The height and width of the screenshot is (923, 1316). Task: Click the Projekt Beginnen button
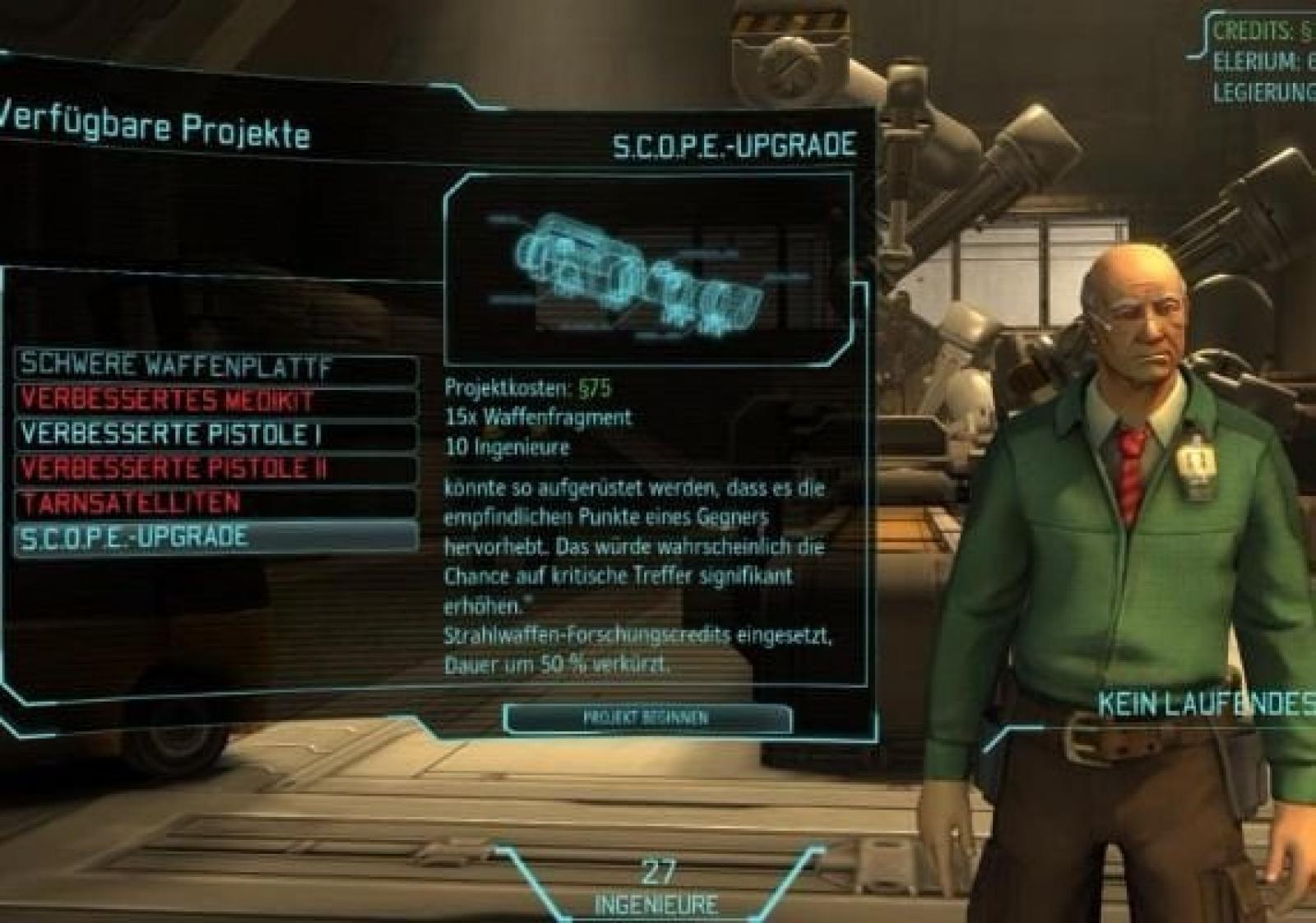[646, 718]
